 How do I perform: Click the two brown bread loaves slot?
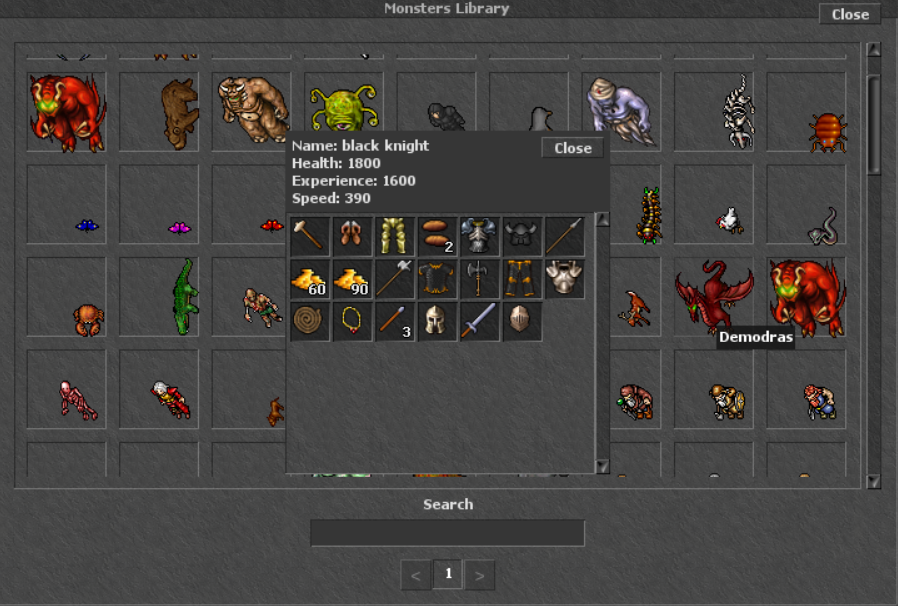point(437,237)
